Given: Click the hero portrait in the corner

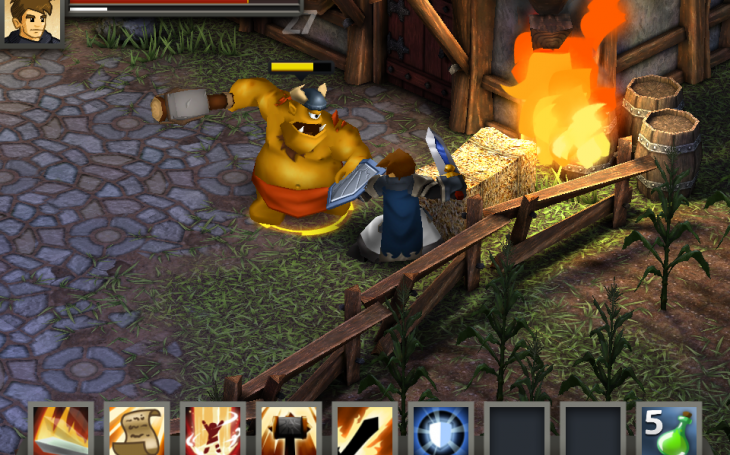Looking at the screenshot, I should click(30, 22).
